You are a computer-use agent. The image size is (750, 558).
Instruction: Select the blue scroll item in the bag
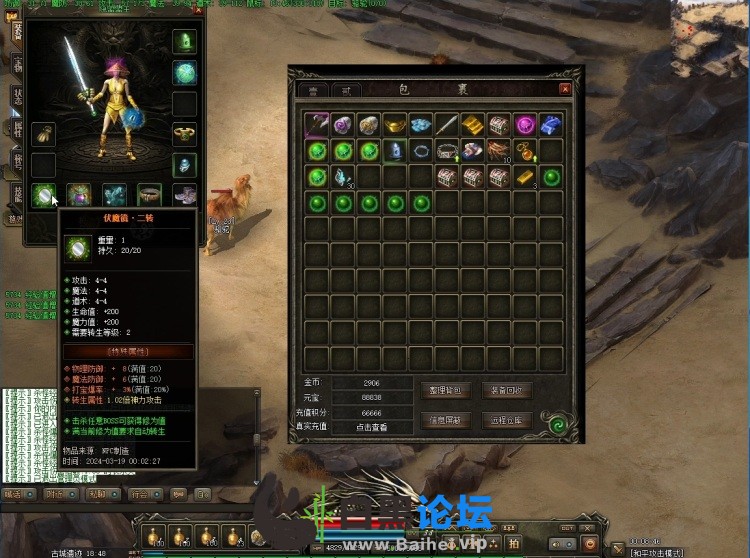tap(551, 124)
